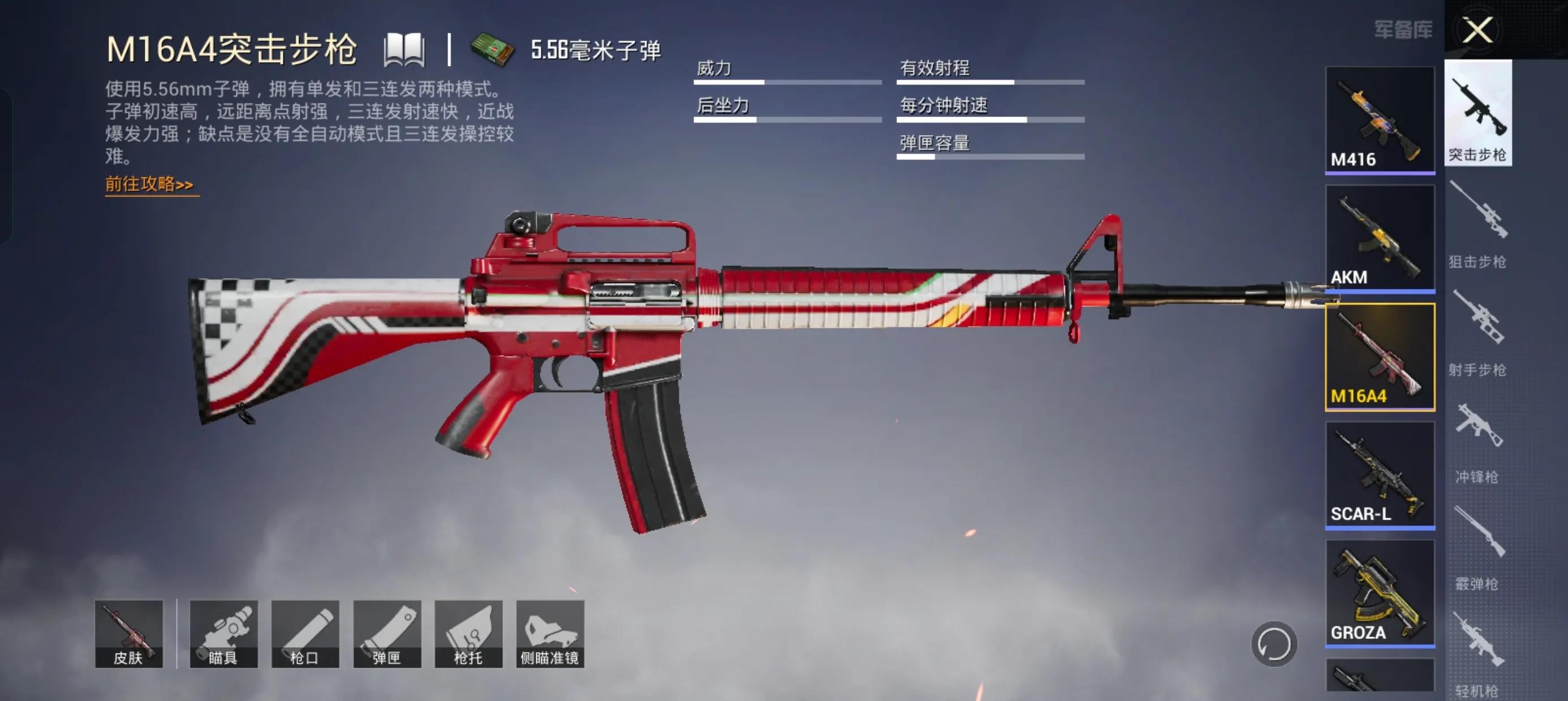The height and width of the screenshot is (701, 1568).
Task: Open the 轻机枪 light machine gun tab
Action: [x=1477, y=654]
